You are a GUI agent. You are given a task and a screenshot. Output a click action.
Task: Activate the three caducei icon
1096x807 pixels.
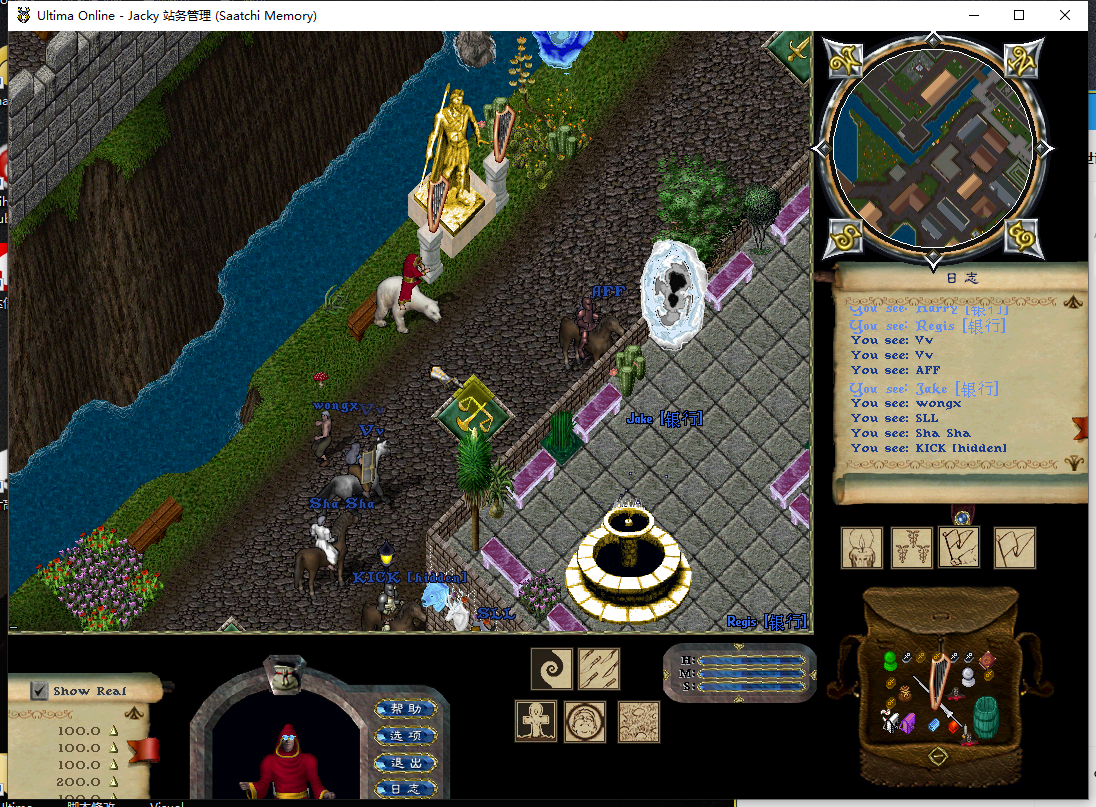tap(911, 548)
